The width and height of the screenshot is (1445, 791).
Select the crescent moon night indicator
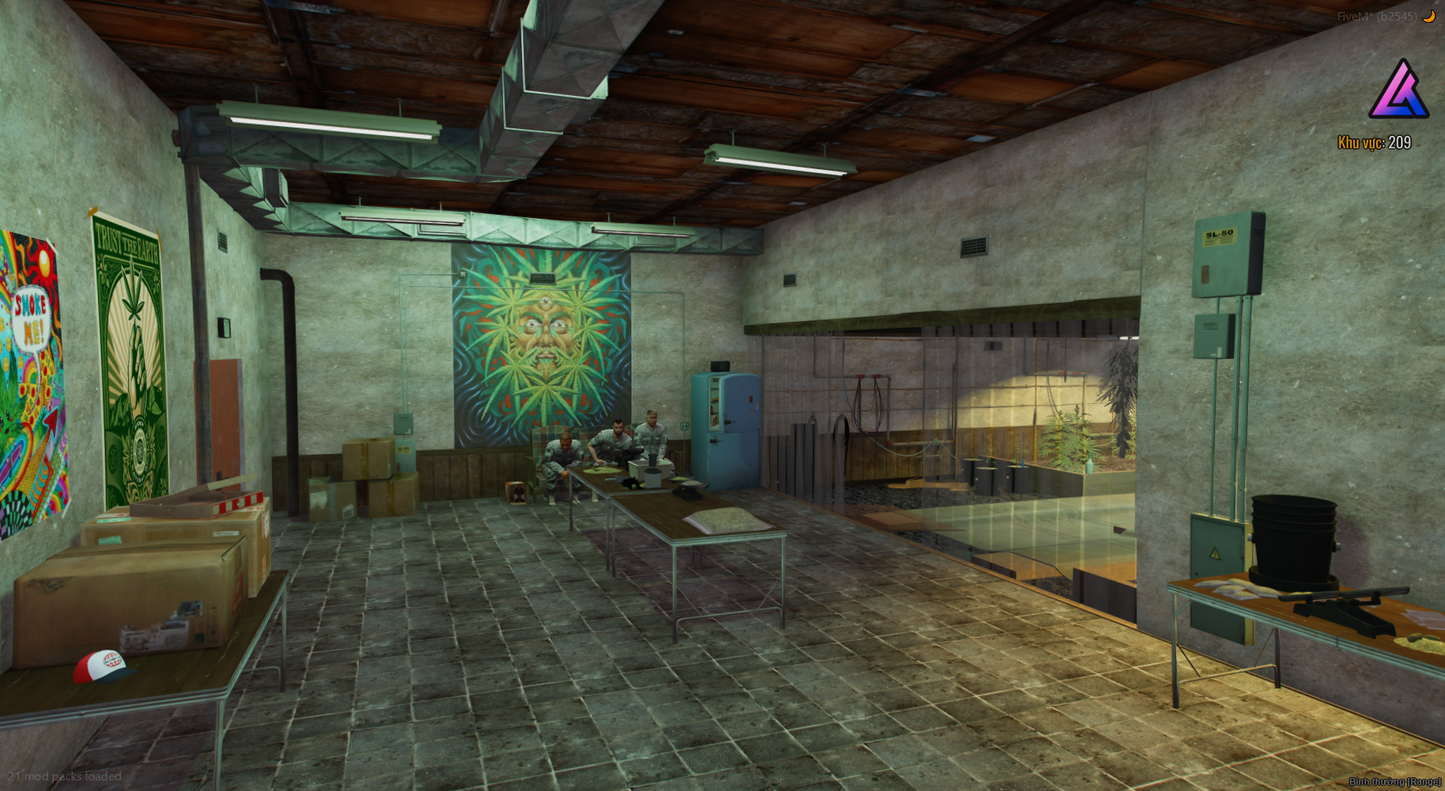click(1428, 16)
